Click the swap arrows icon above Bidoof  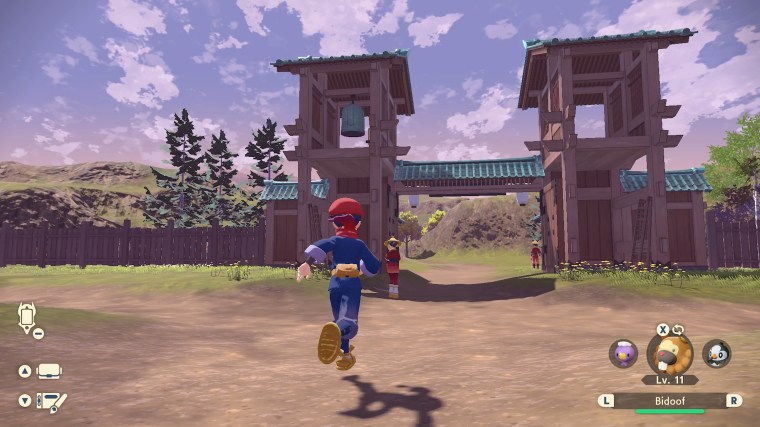click(677, 329)
